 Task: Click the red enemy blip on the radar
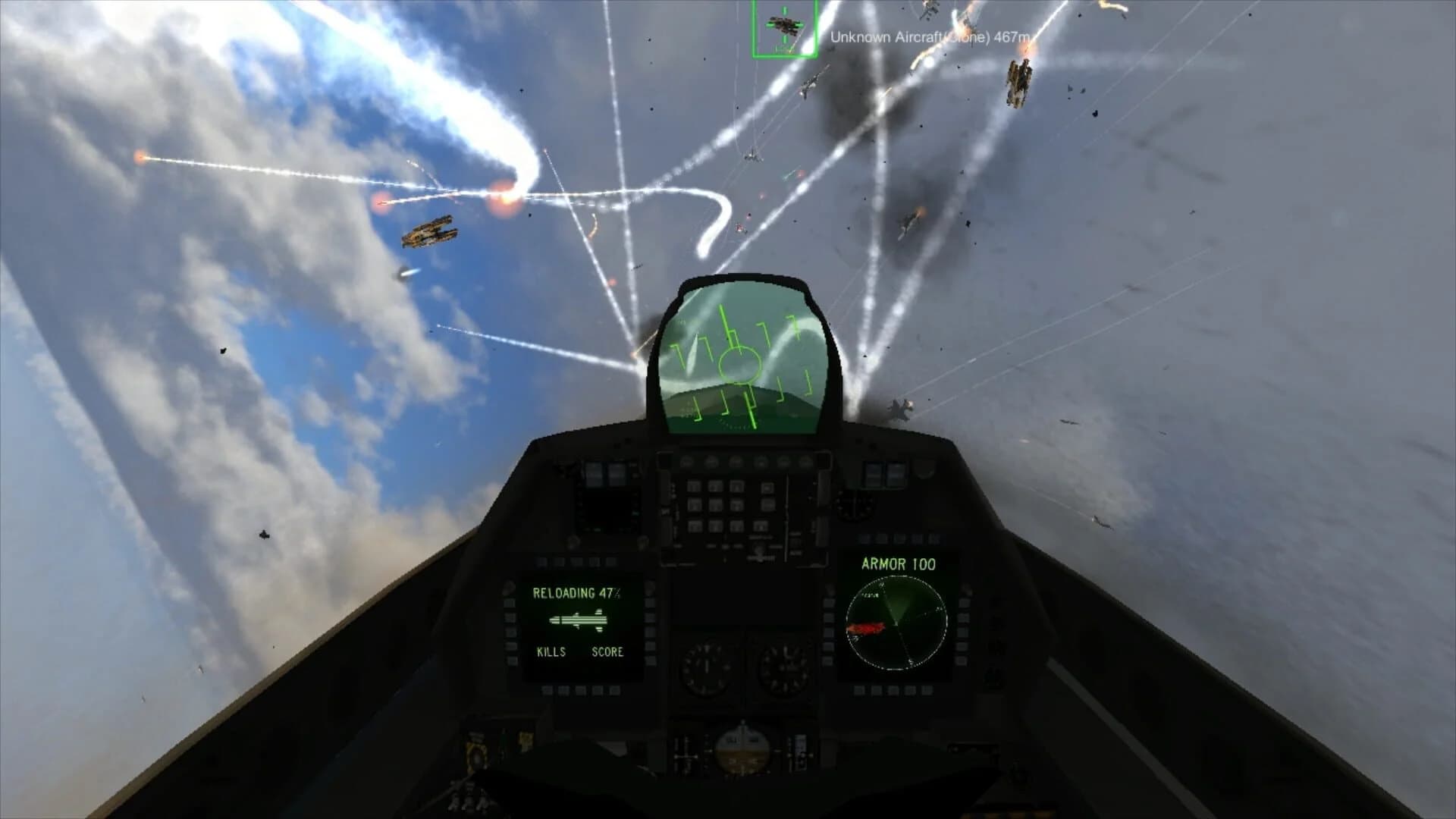865,629
